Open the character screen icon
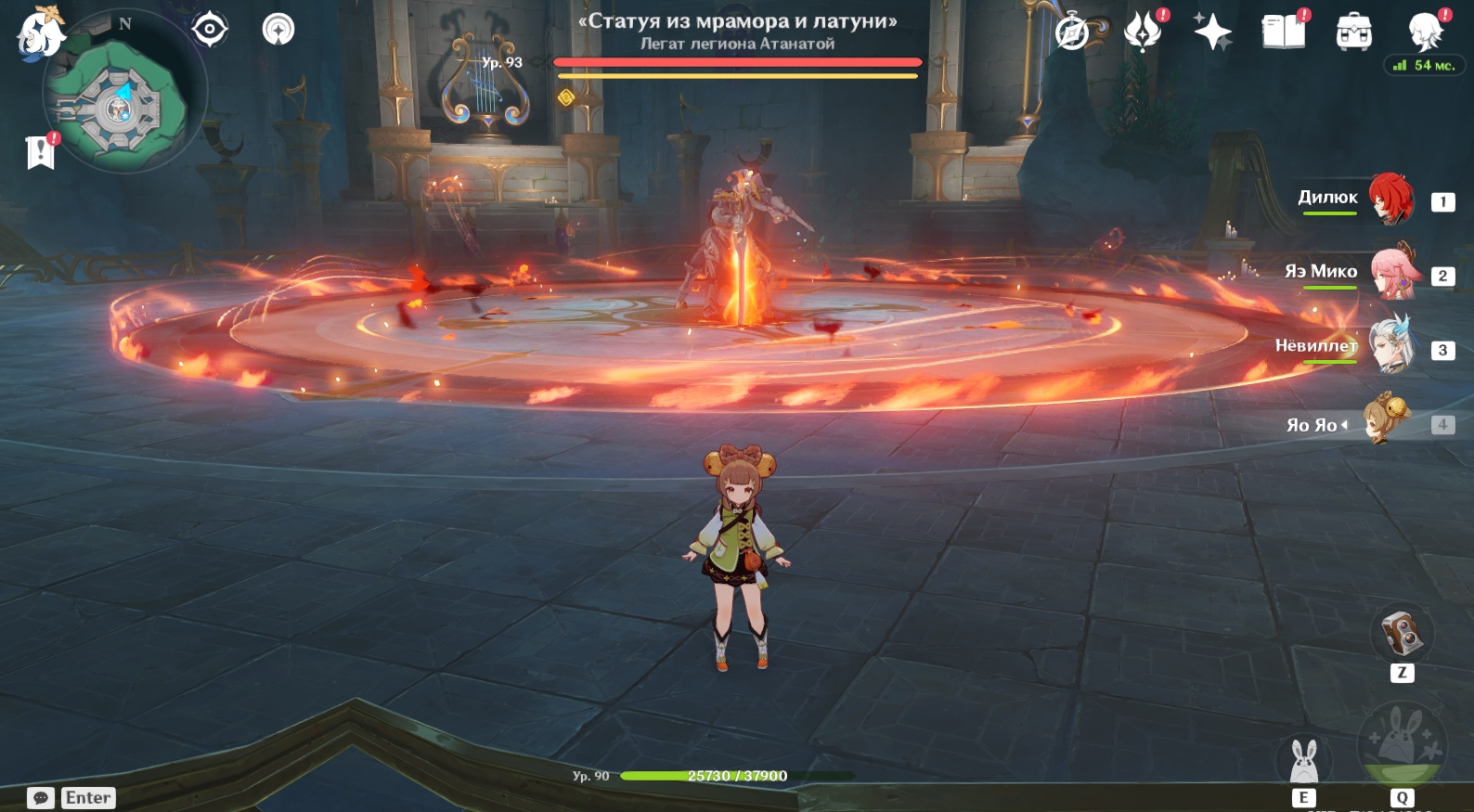This screenshot has width=1474, height=812. point(1425,32)
